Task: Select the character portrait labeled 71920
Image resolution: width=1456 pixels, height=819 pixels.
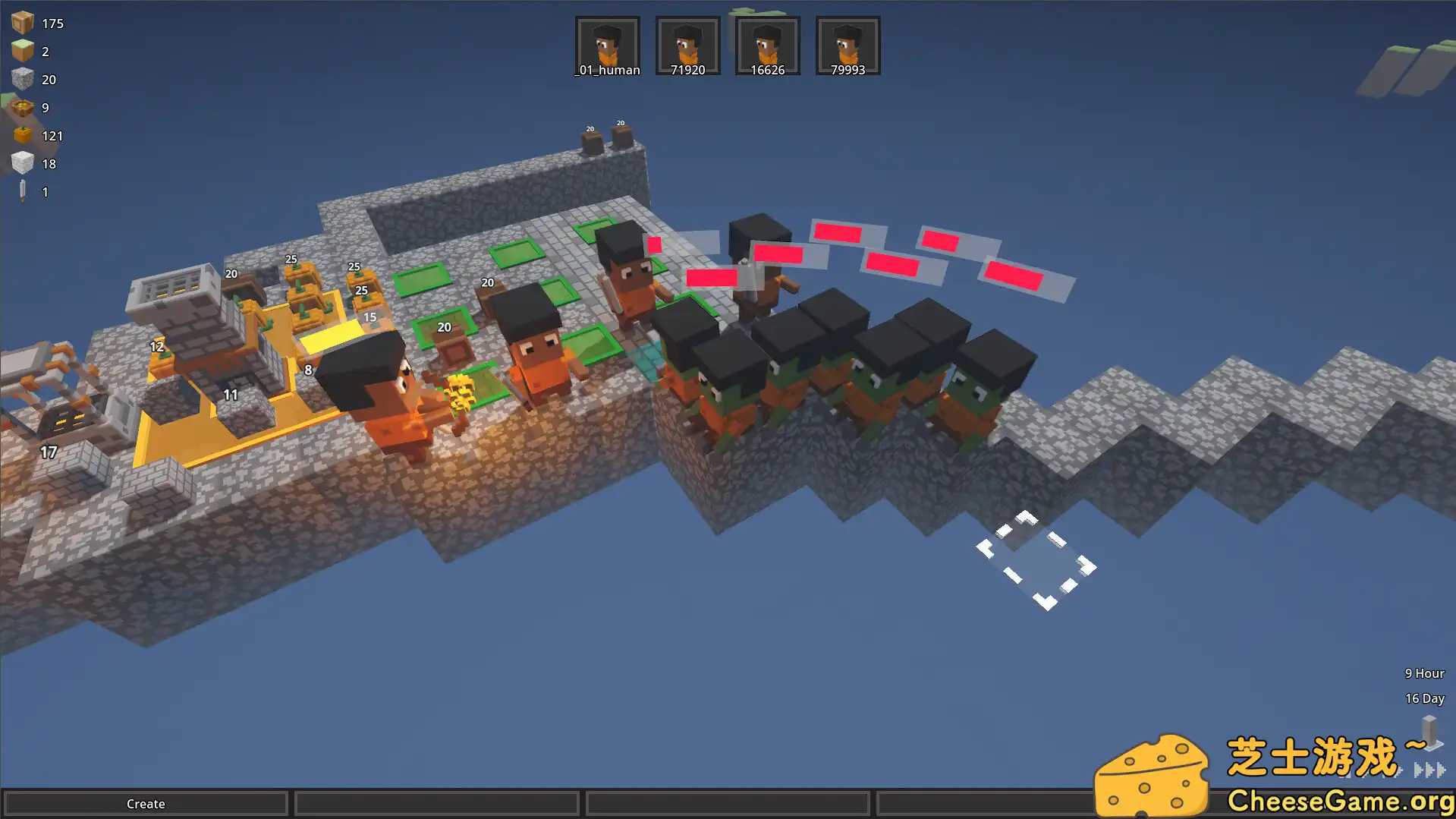Action: [687, 44]
